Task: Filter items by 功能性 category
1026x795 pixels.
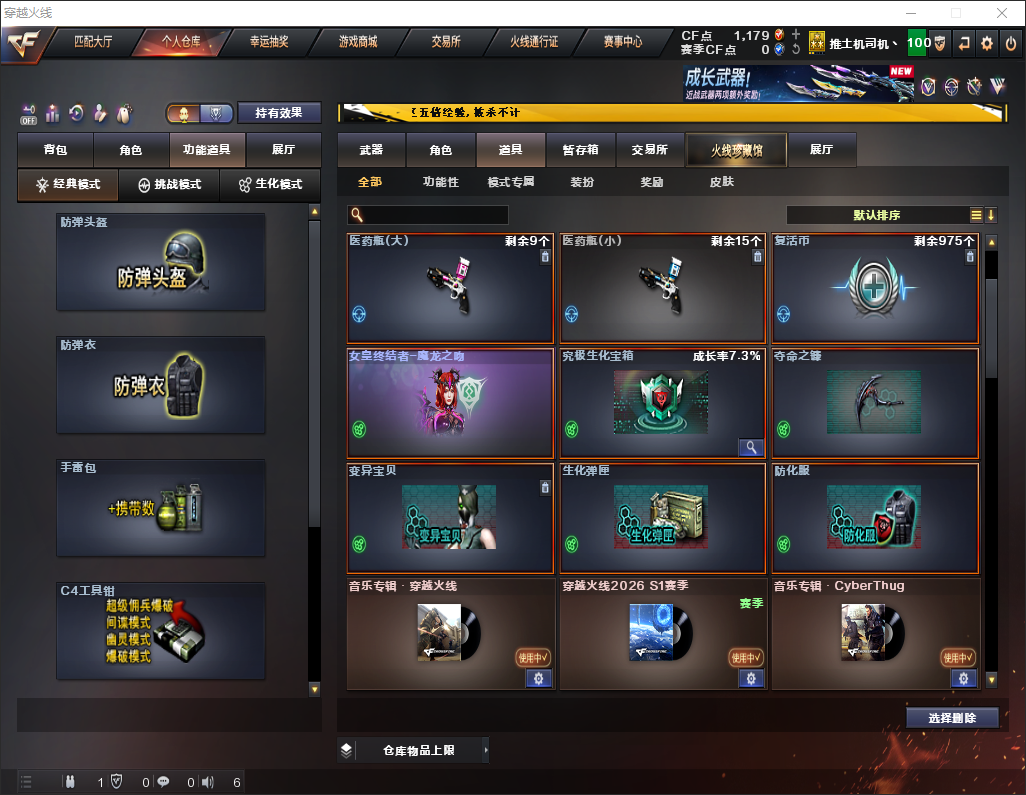Action: 440,182
